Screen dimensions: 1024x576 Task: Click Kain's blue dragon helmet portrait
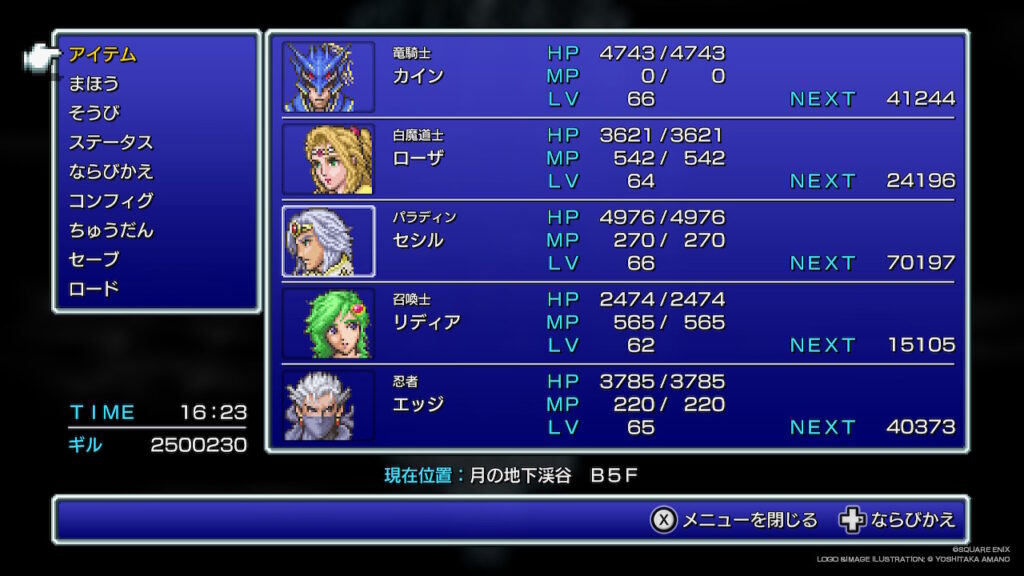328,77
